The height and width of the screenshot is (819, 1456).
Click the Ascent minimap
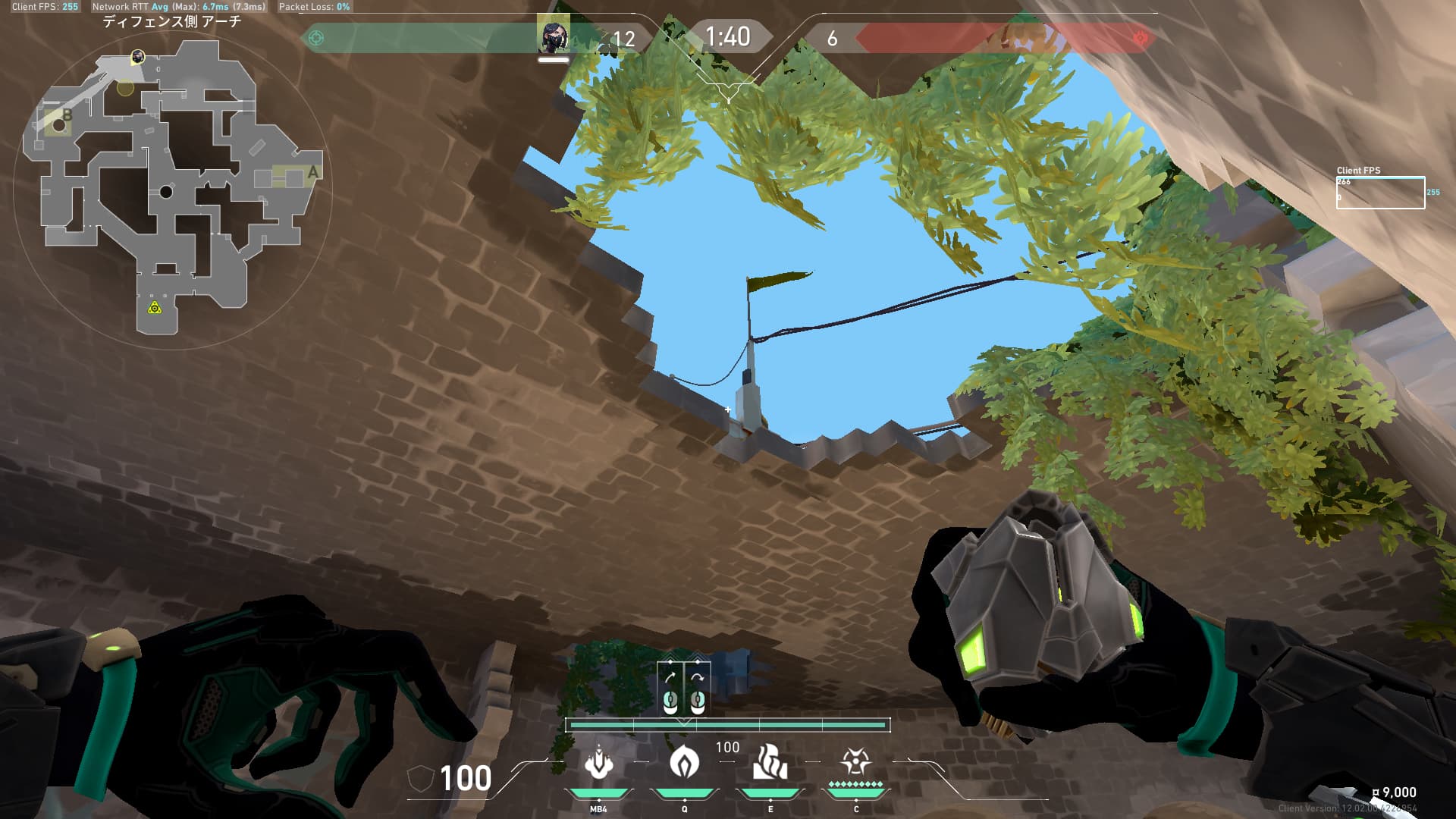pyautogui.click(x=170, y=186)
